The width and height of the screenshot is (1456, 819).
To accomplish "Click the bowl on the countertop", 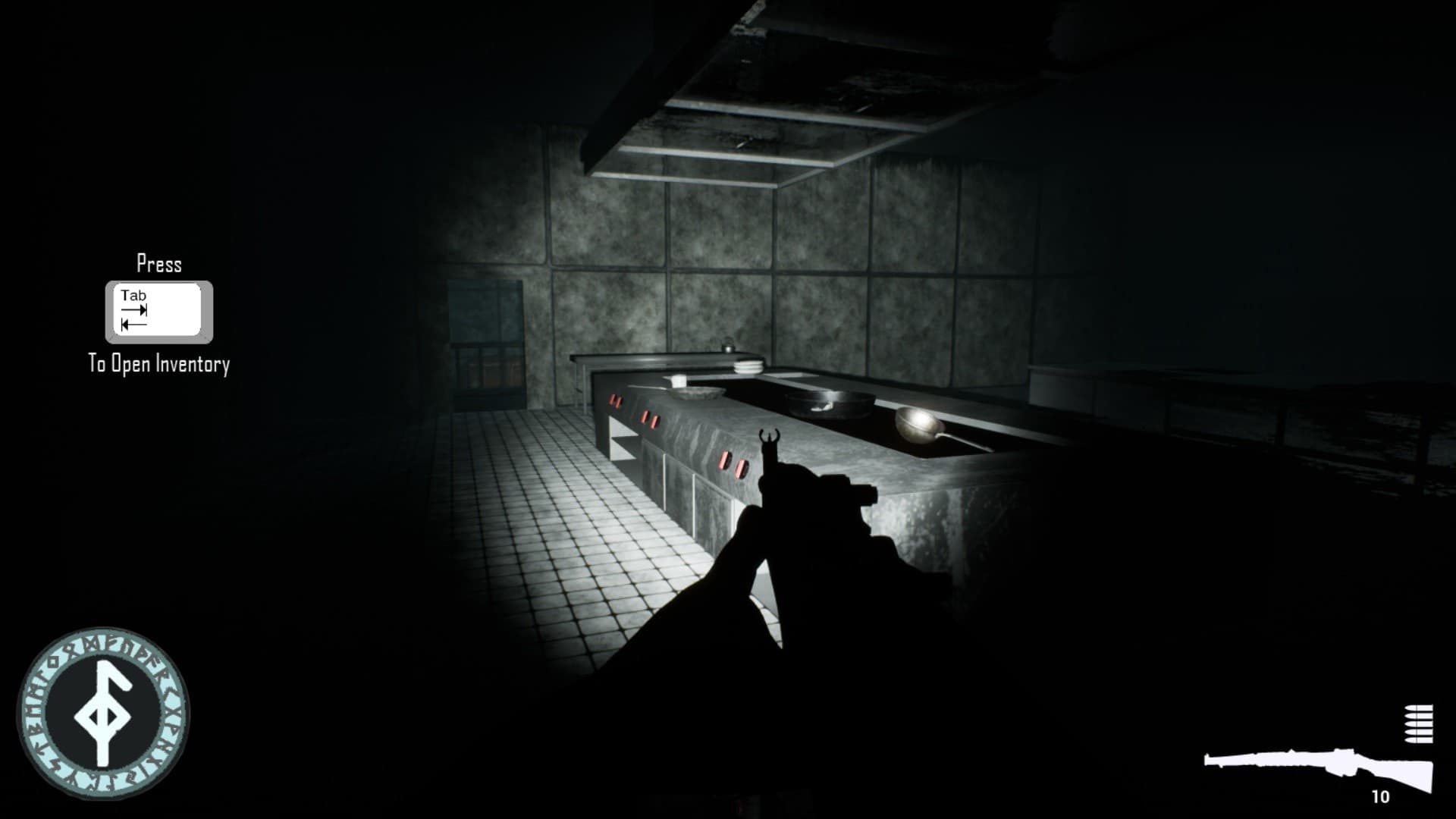I will [694, 393].
